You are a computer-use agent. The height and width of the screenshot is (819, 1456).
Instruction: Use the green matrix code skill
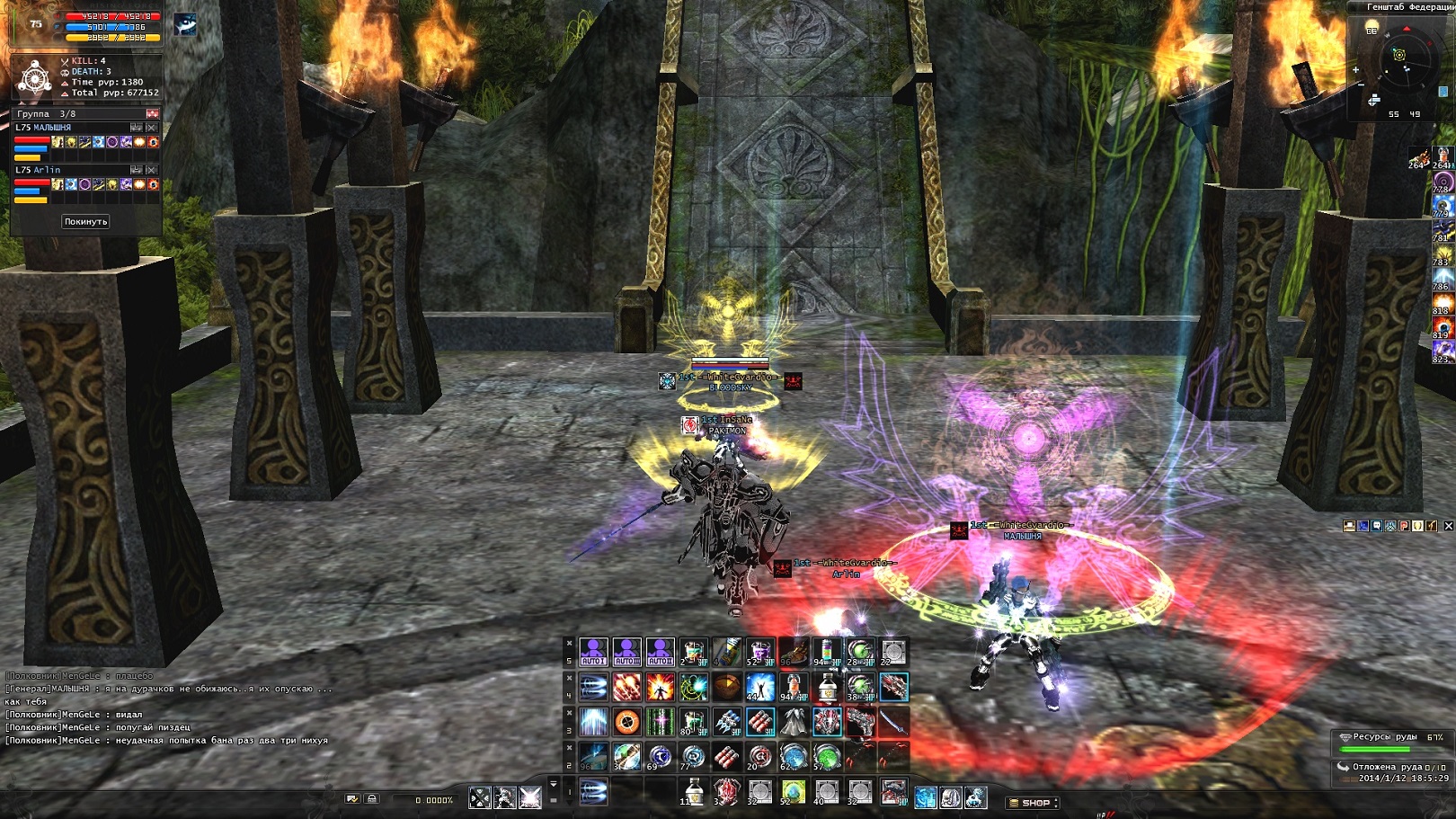[x=660, y=722]
